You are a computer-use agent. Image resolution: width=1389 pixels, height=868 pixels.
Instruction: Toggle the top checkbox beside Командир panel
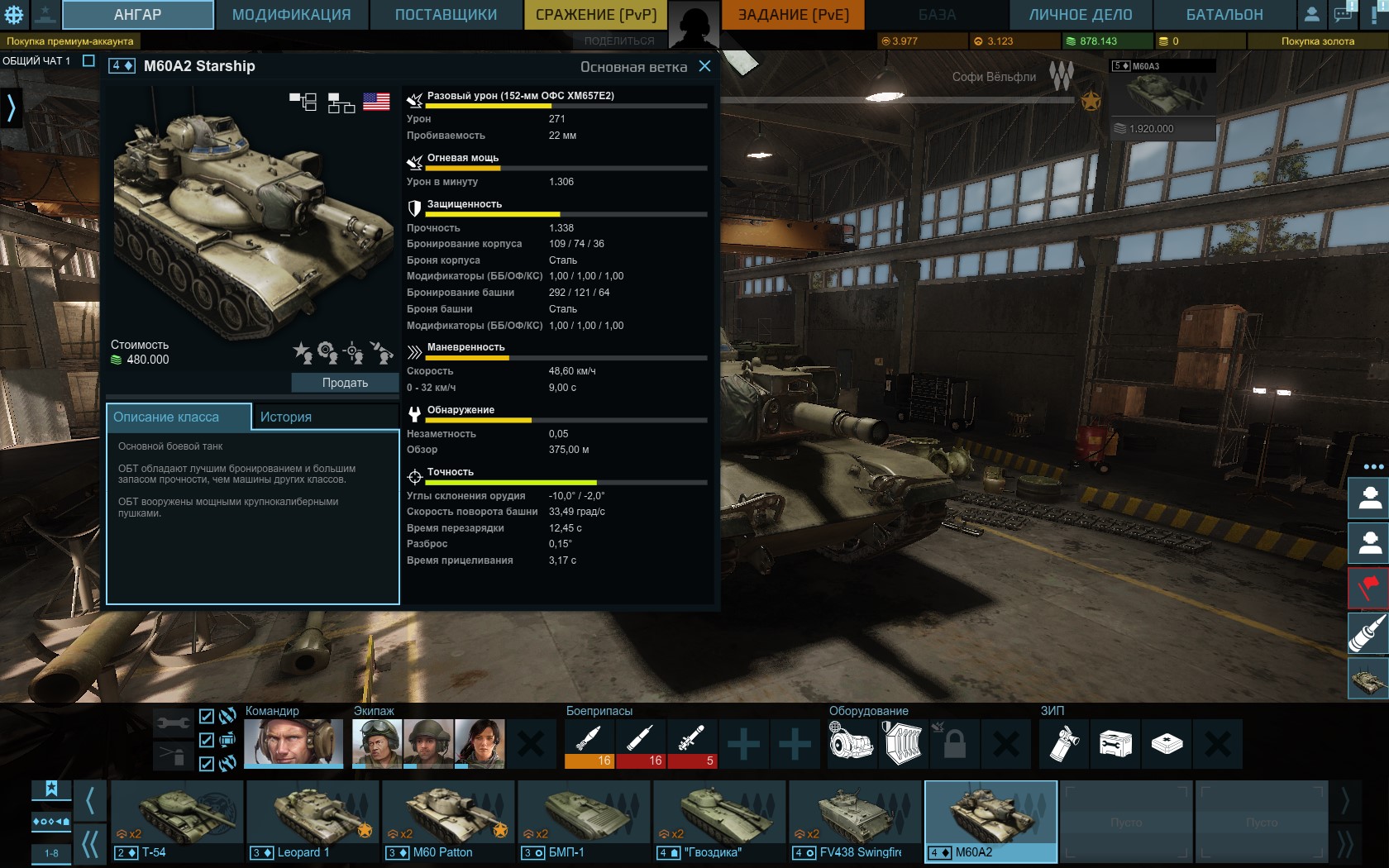coord(207,718)
